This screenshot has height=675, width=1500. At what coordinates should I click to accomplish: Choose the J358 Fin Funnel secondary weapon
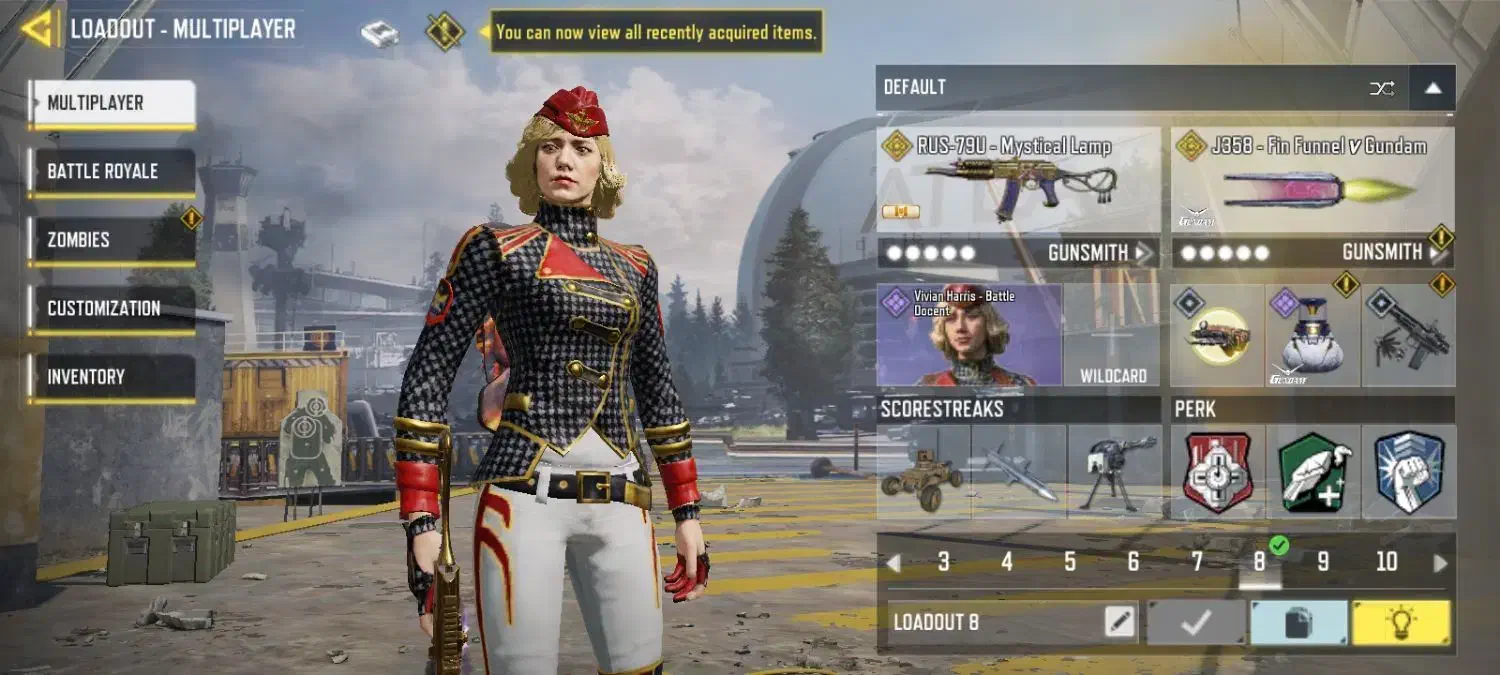(1312, 182)
